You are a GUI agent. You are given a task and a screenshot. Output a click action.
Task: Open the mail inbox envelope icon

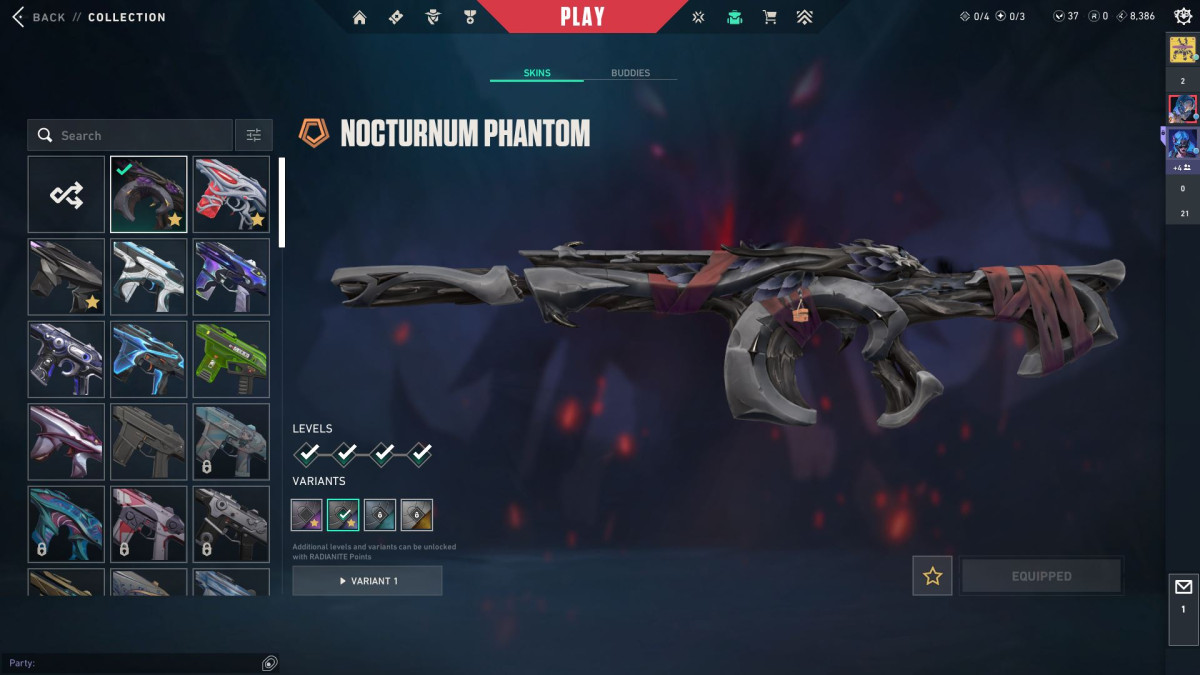(x=1183, y=587)
